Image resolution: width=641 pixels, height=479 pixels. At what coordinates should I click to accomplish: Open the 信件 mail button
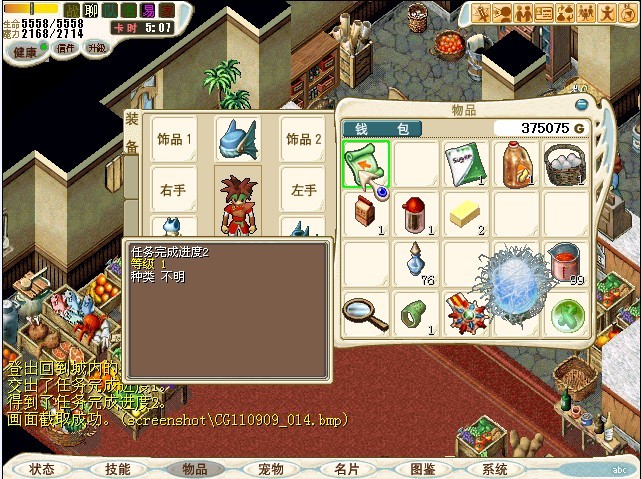pyautogui.click(x=65, y=48)
